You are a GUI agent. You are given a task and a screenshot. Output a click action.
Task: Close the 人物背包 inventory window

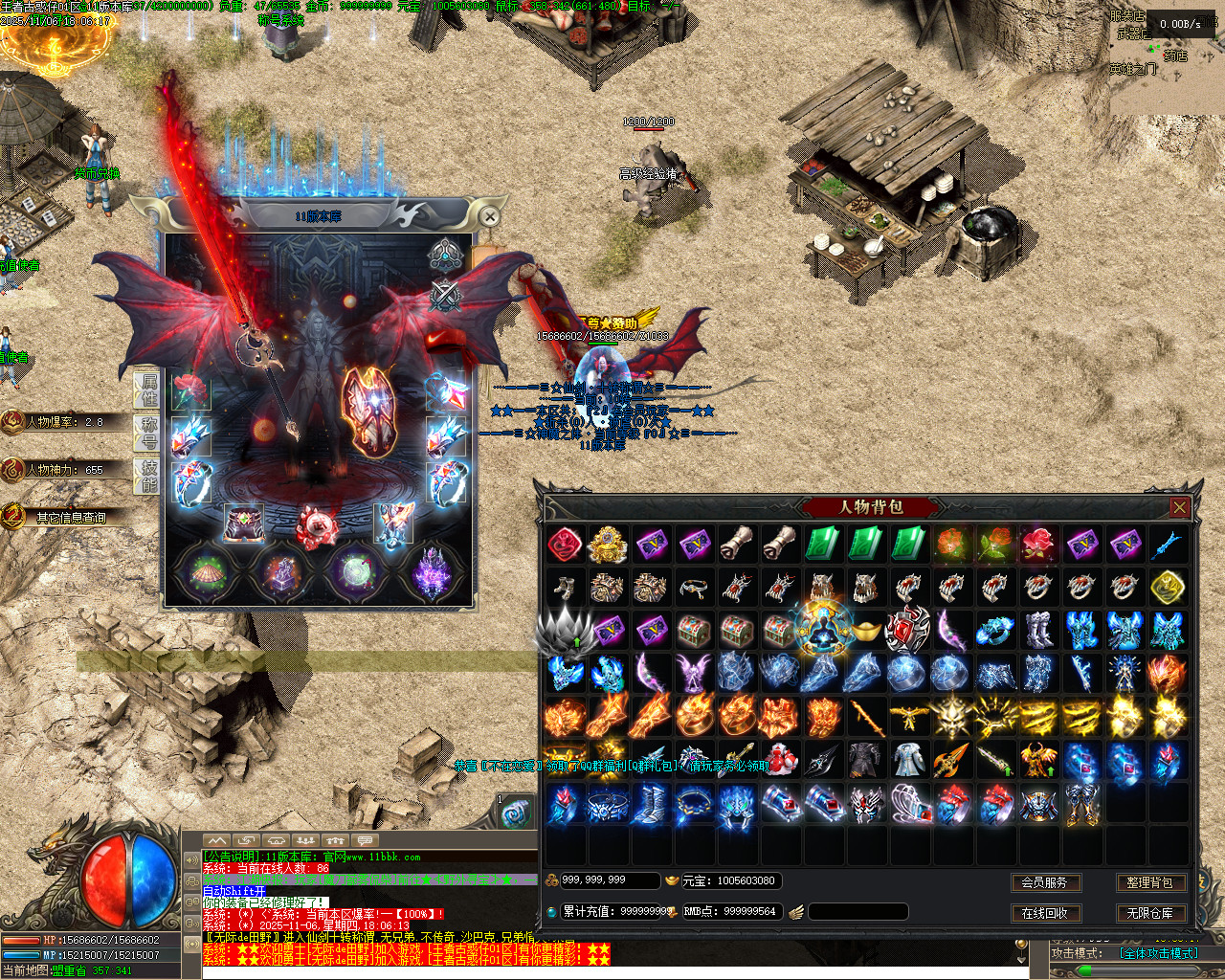(x=1179, y=508)
